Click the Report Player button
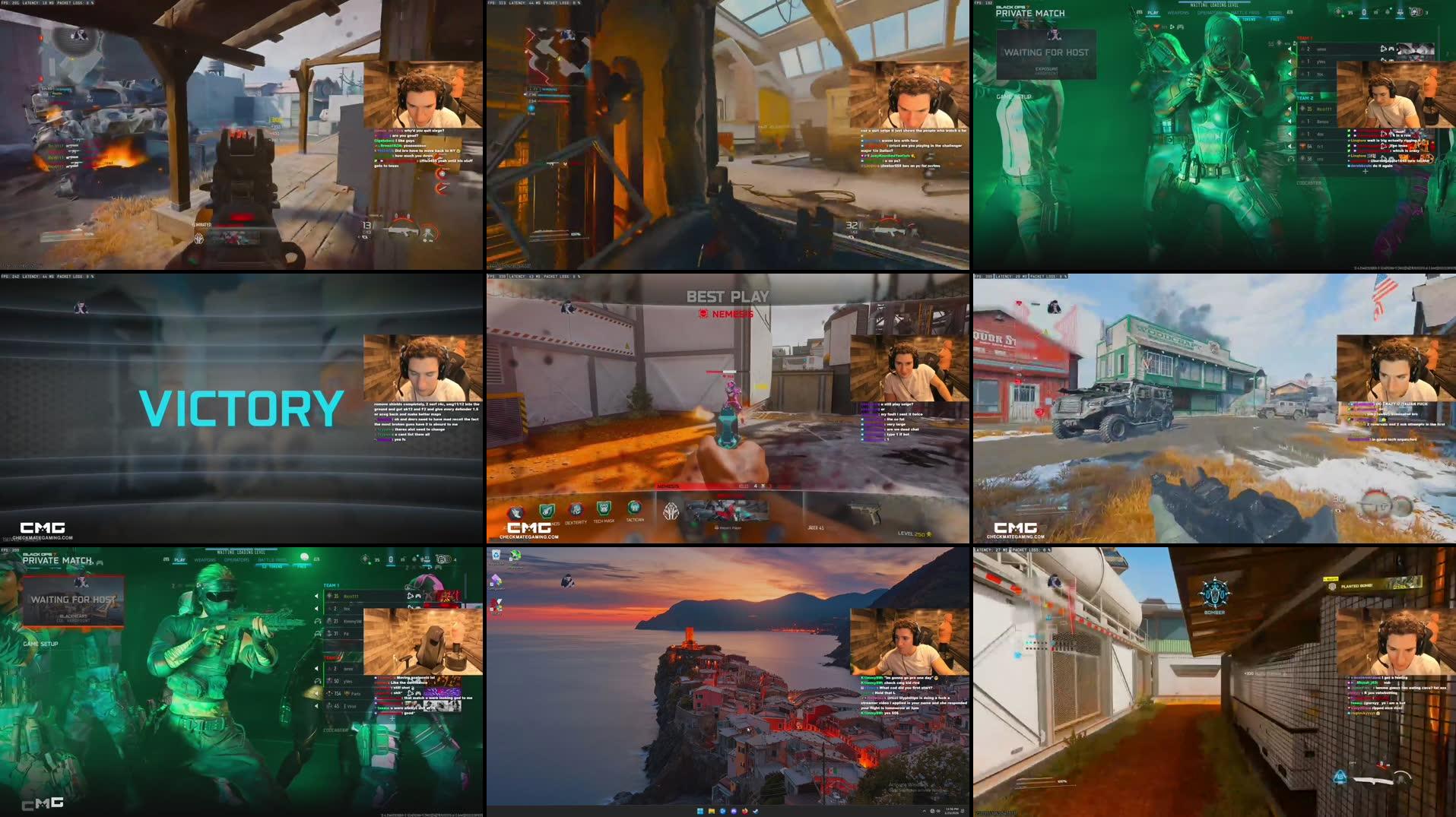The image size is (1456, 817). 727,527
